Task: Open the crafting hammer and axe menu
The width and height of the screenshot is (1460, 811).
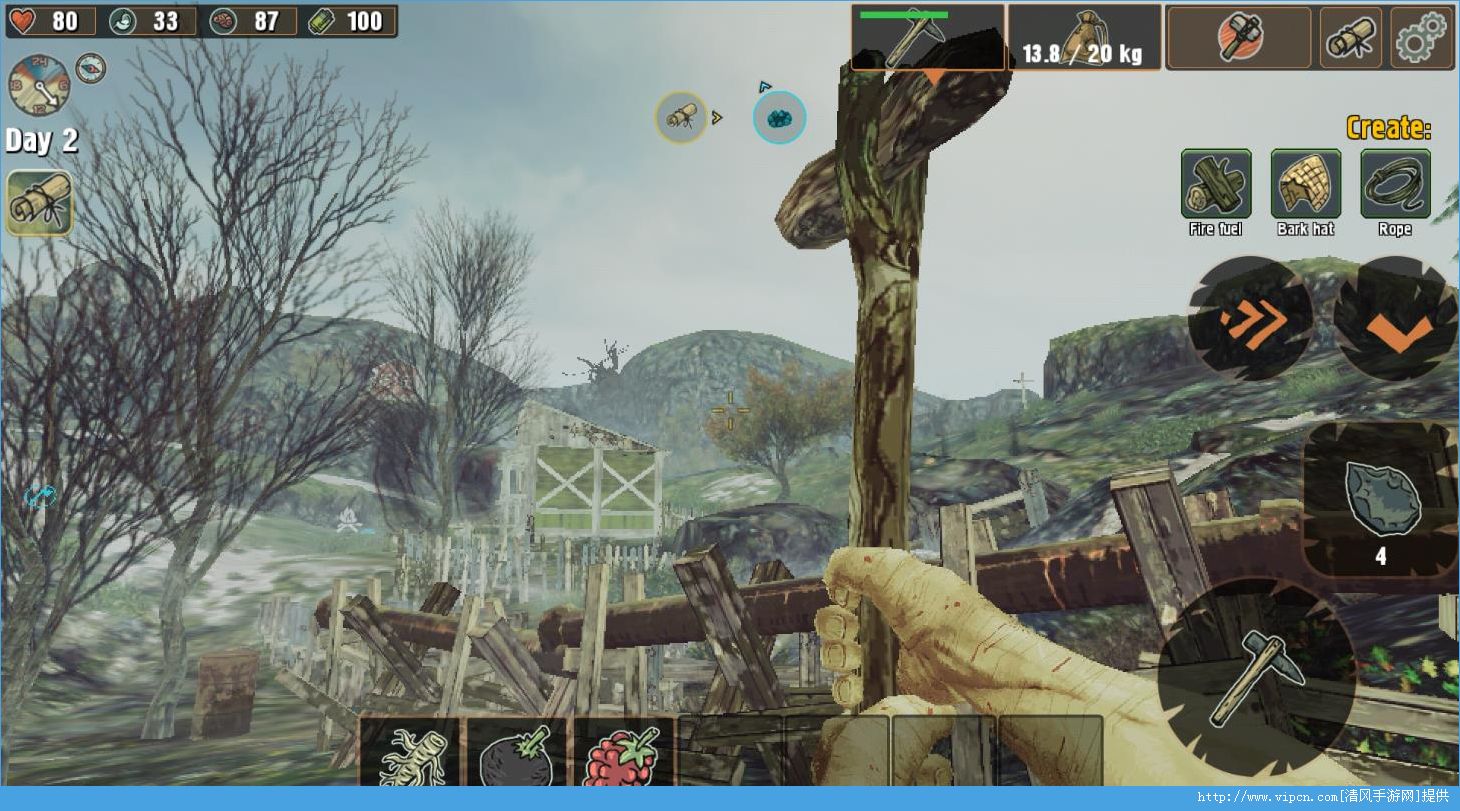Action: point(1239,39)
